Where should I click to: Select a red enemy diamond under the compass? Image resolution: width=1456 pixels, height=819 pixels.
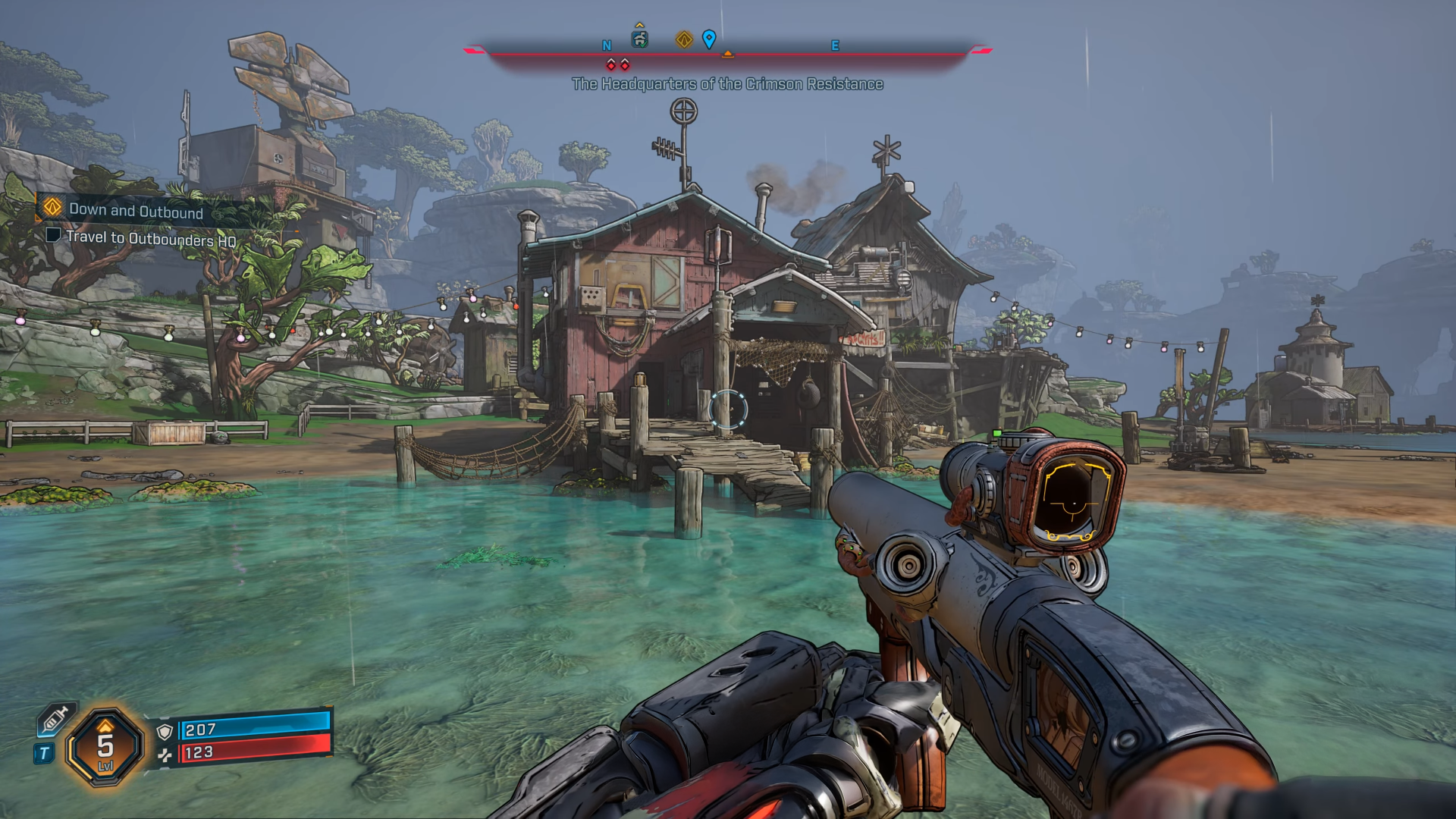click(611, 65)
